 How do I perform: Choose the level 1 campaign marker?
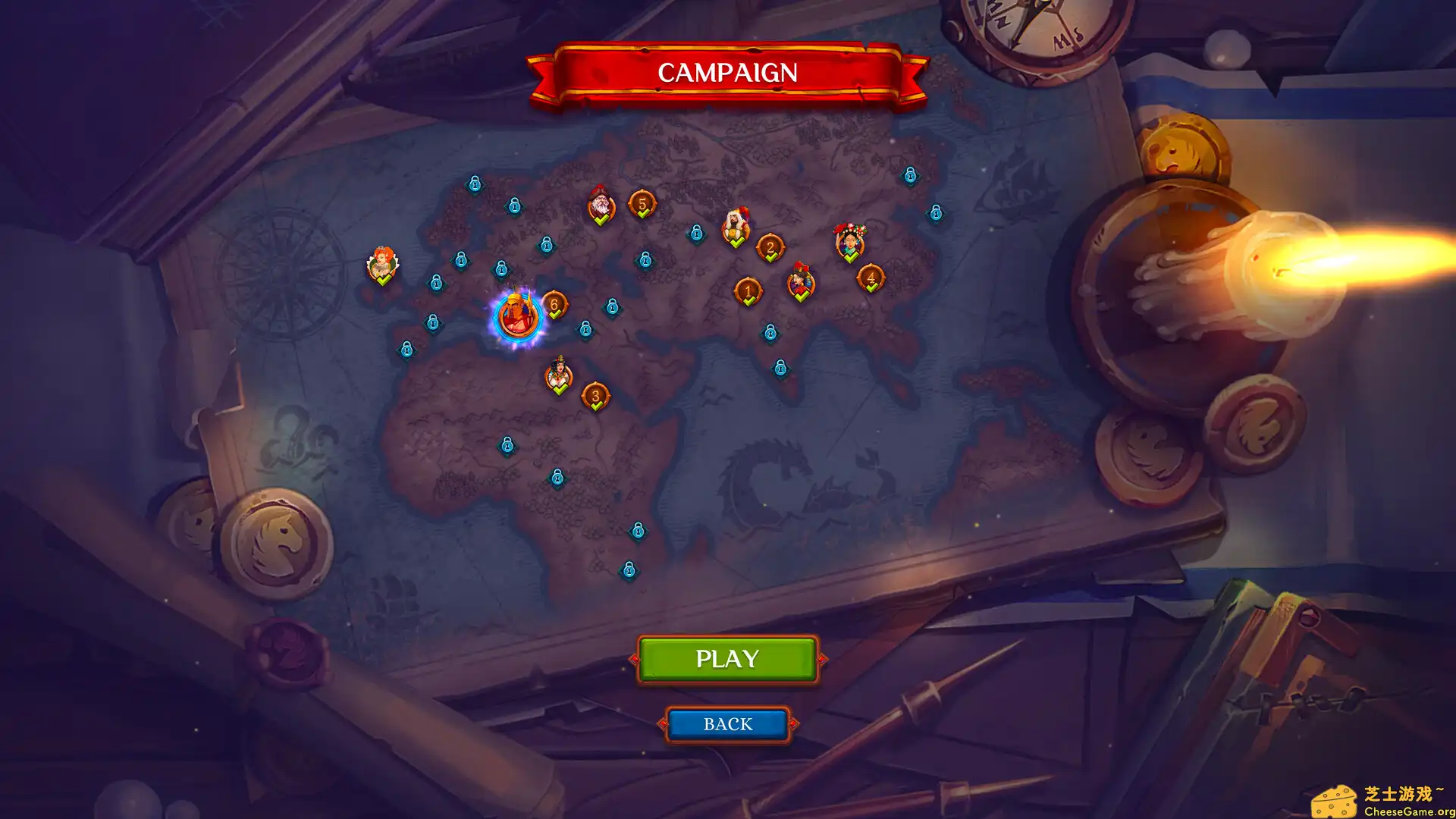tap(748, 290)
